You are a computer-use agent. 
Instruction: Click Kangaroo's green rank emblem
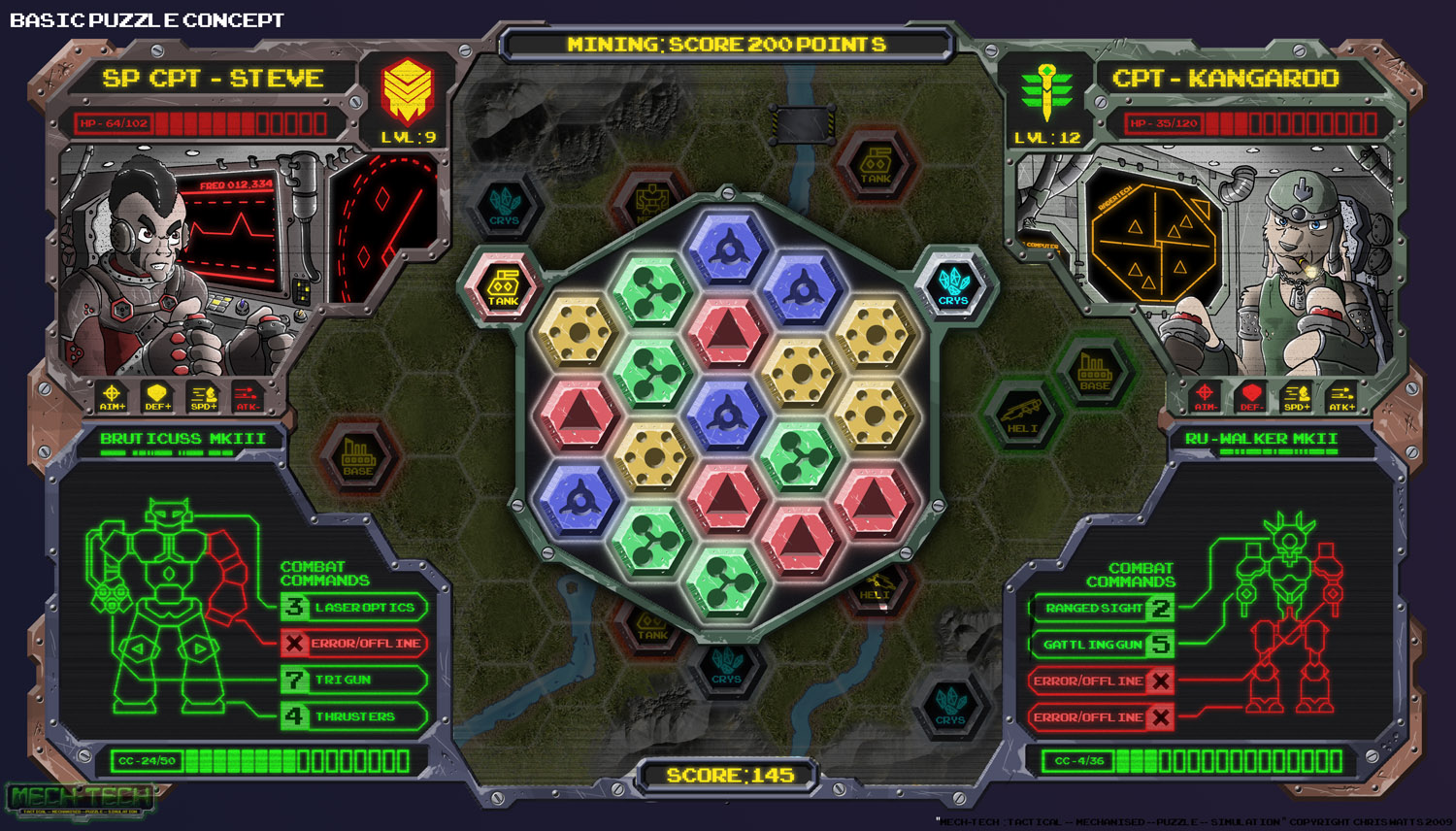[1047, 92]
